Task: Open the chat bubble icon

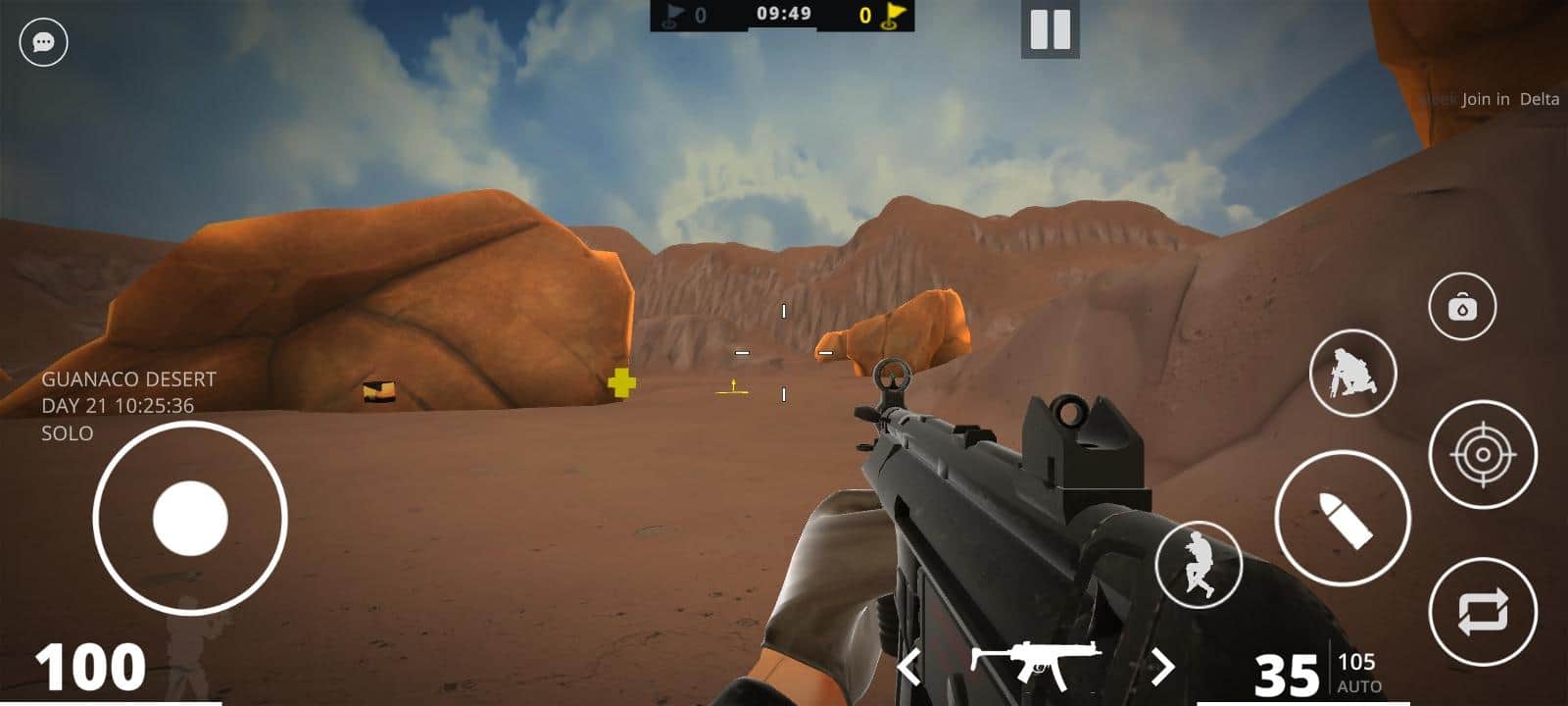Action: tap(42, 42)
